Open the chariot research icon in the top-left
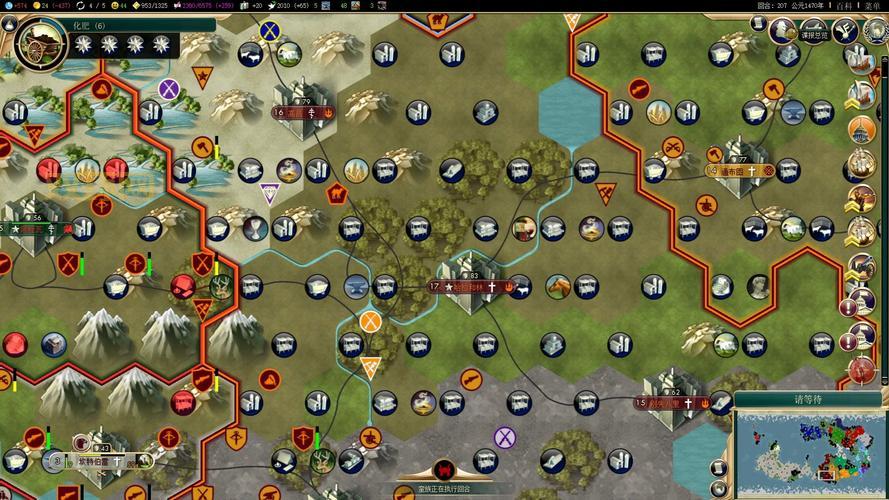The height and width of the screenshot is (500, 889). 40,40
